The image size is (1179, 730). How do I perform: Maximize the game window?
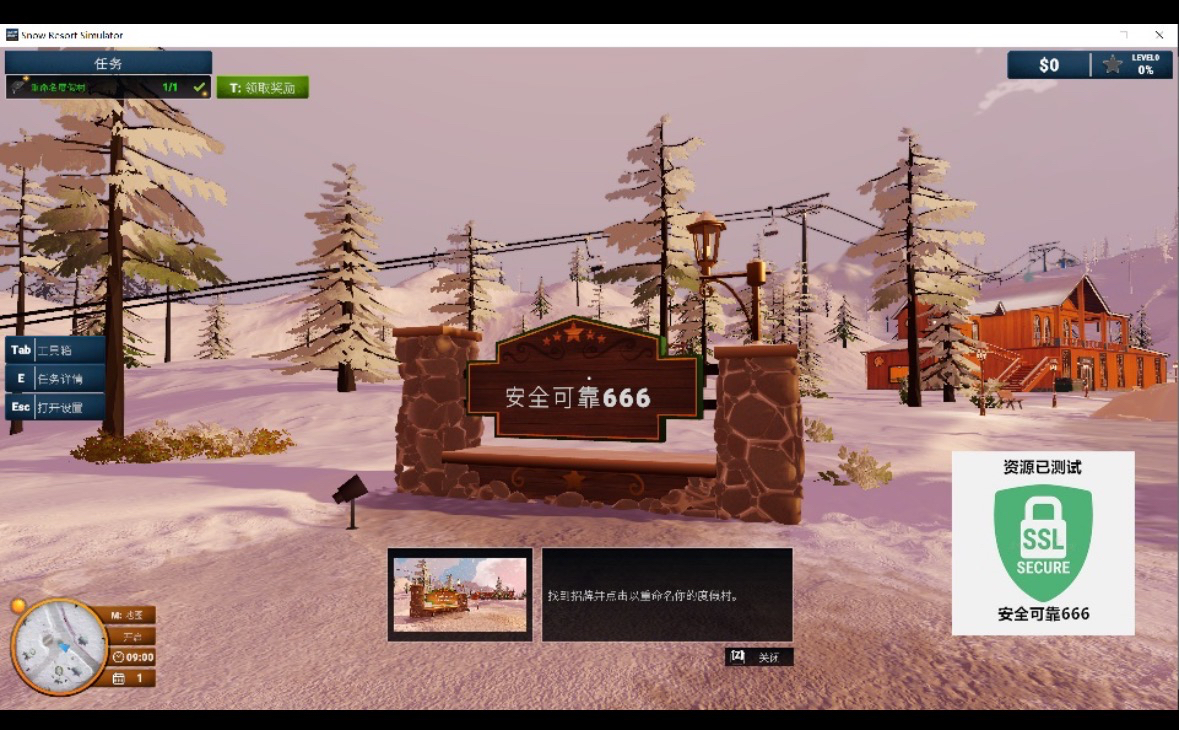click(x=1124, y=35)
